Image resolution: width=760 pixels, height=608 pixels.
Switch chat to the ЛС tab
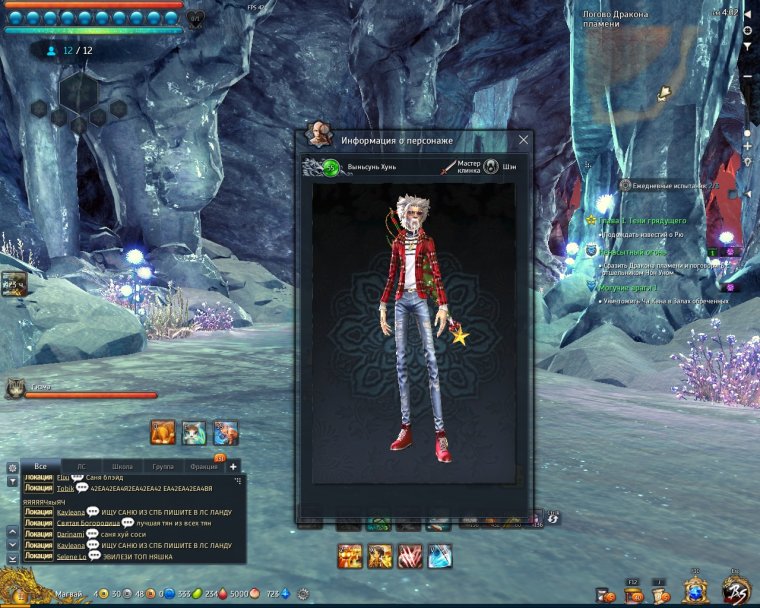point(81,467)
